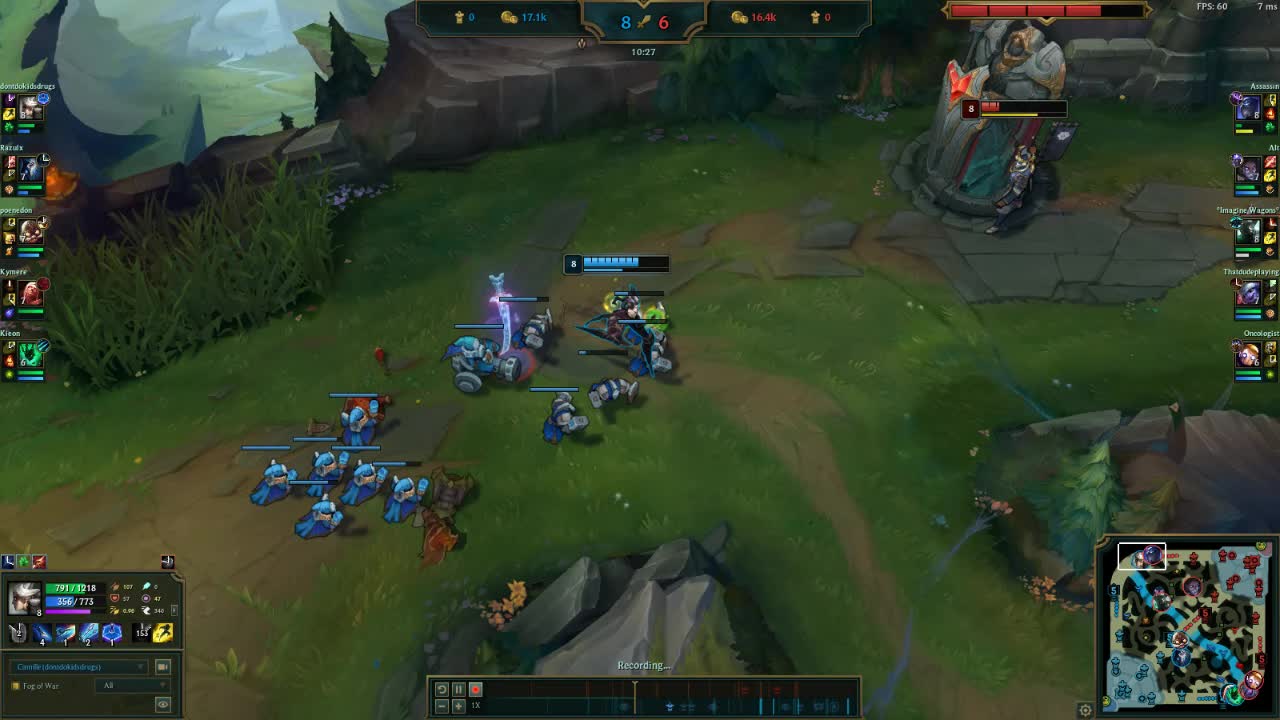This screenshot has height=720, width=1280.
Task: Open the All teams dropdown next to Fog of War
Action: (x=132, y=685)
